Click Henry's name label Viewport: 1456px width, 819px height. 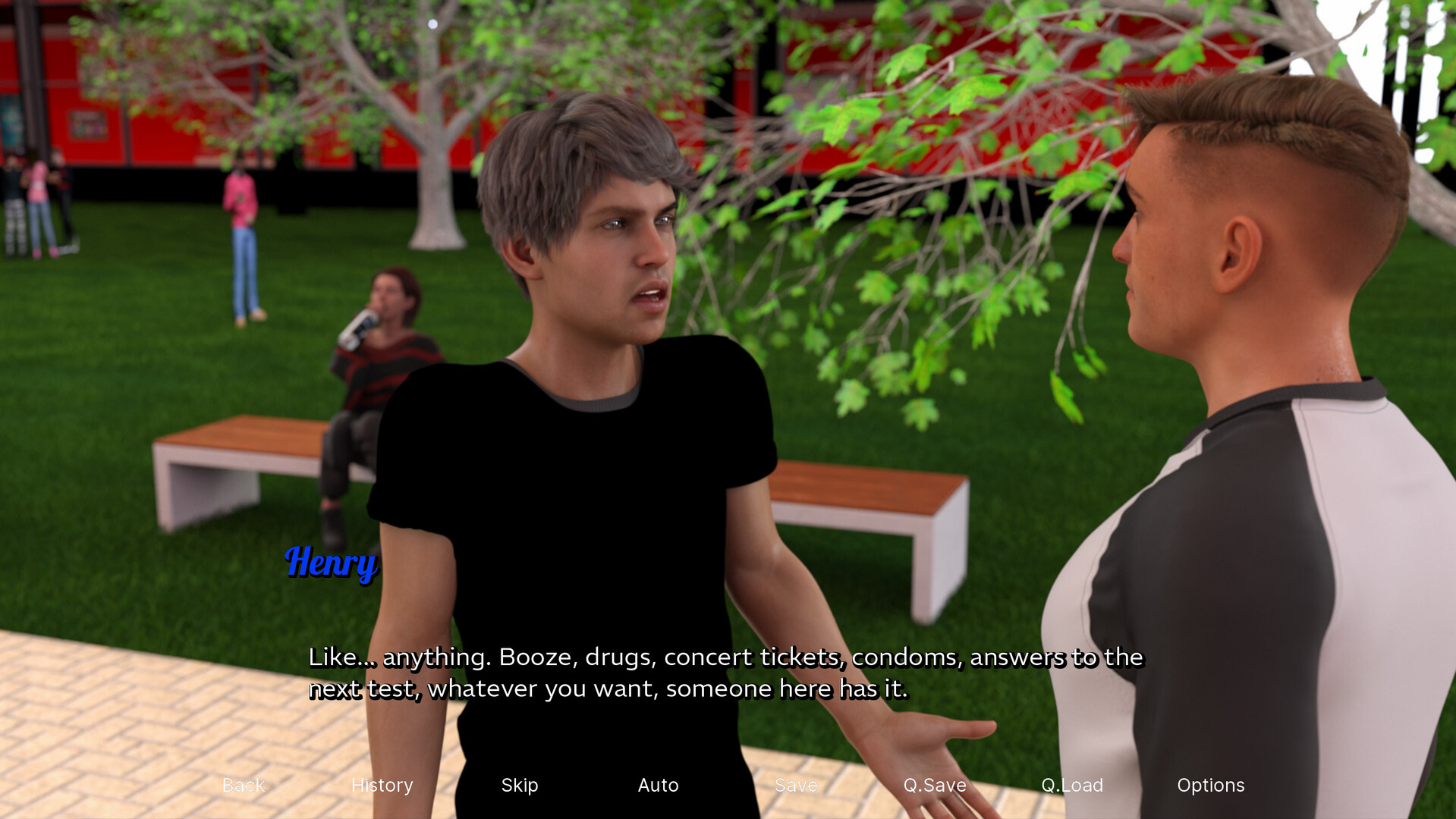[331, 564]
